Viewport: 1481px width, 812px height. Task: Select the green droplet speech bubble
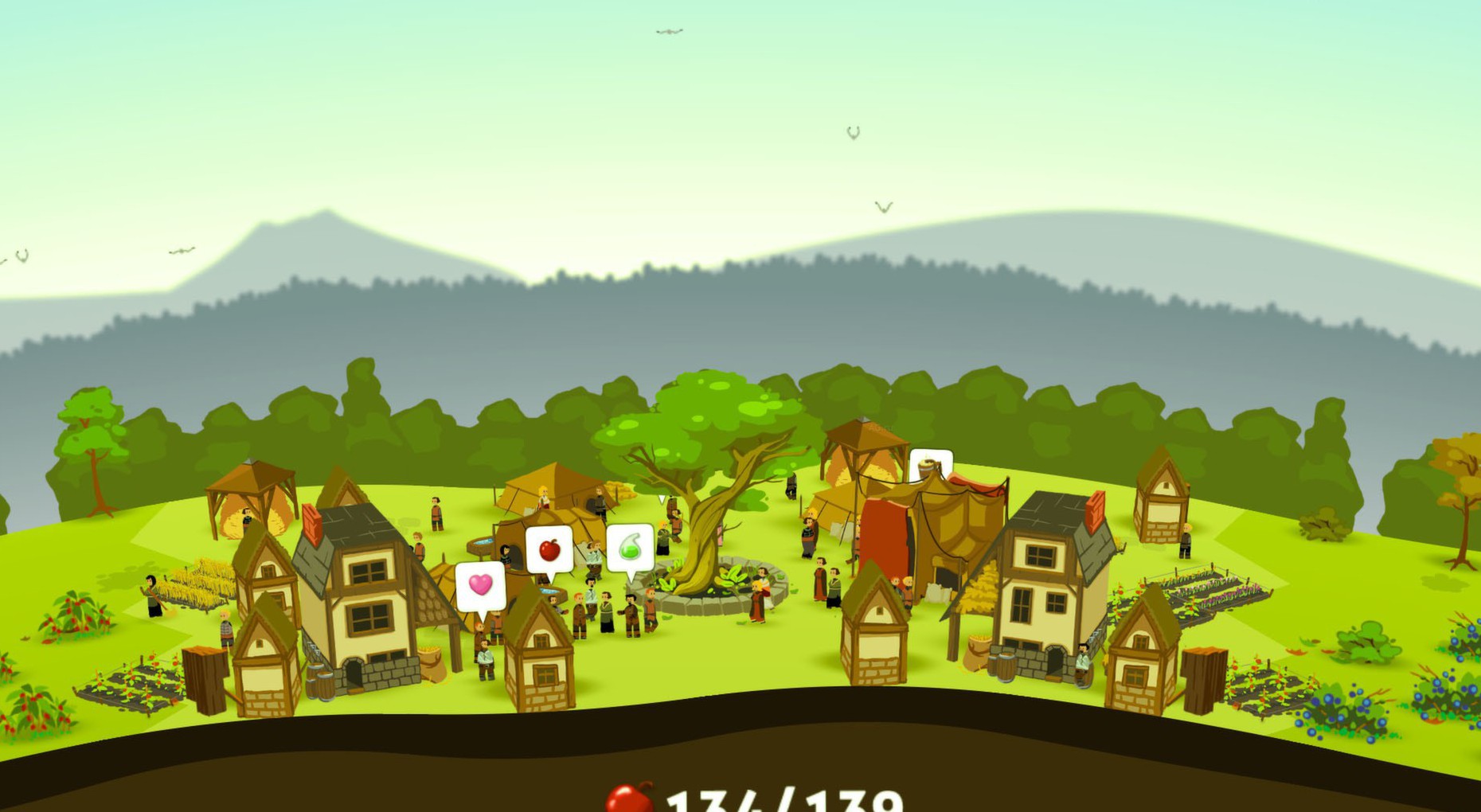(630, 548)
